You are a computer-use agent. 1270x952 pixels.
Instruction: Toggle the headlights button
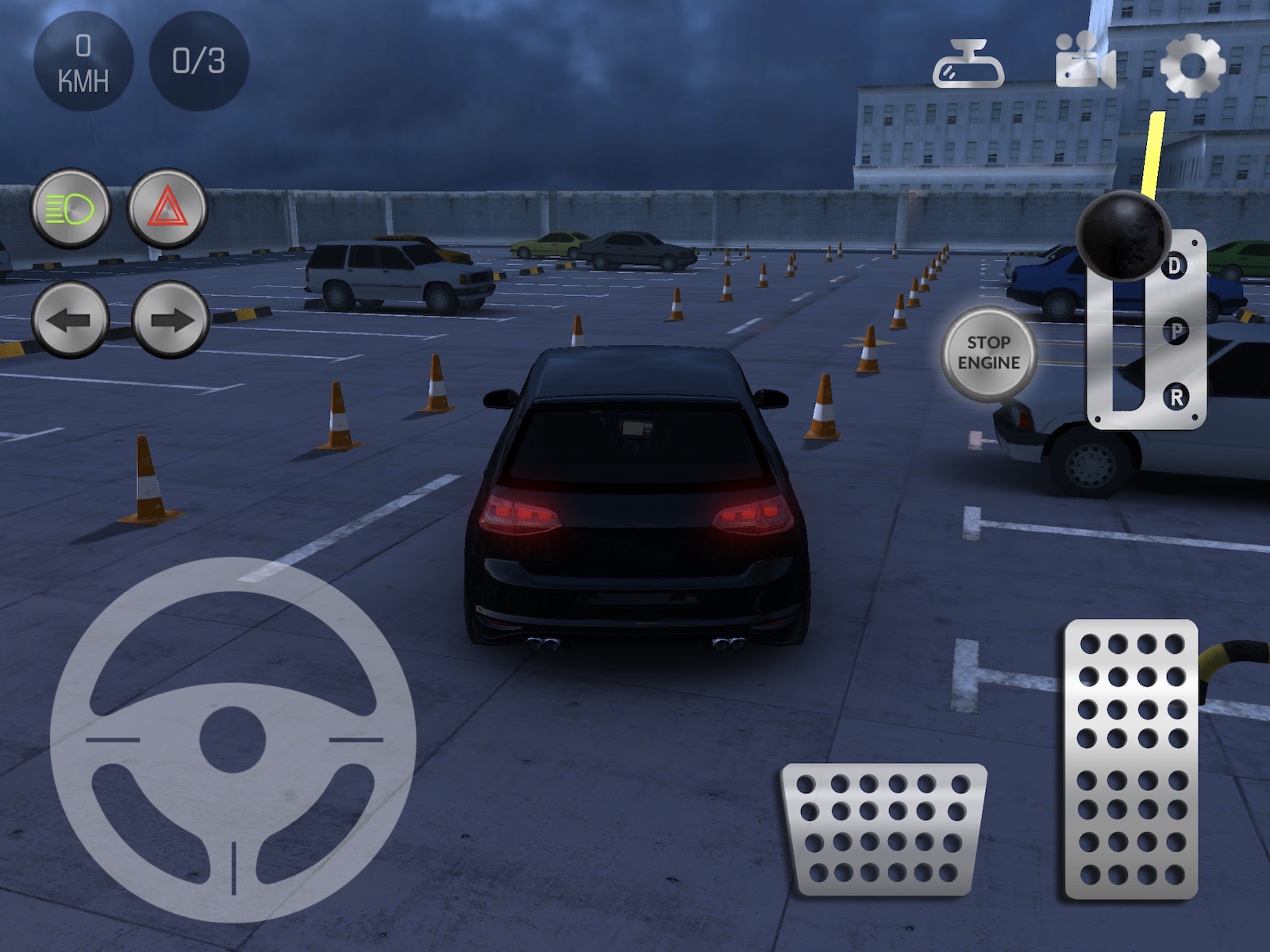tap(71, 209)
